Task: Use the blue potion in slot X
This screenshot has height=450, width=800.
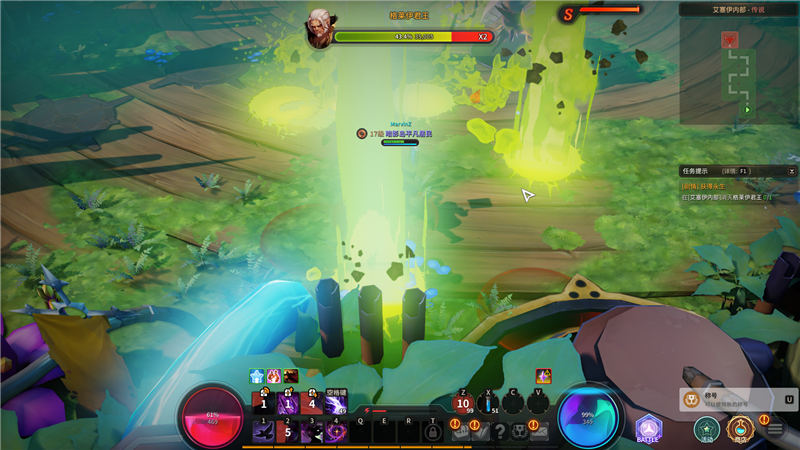Action: pos(488,404)
